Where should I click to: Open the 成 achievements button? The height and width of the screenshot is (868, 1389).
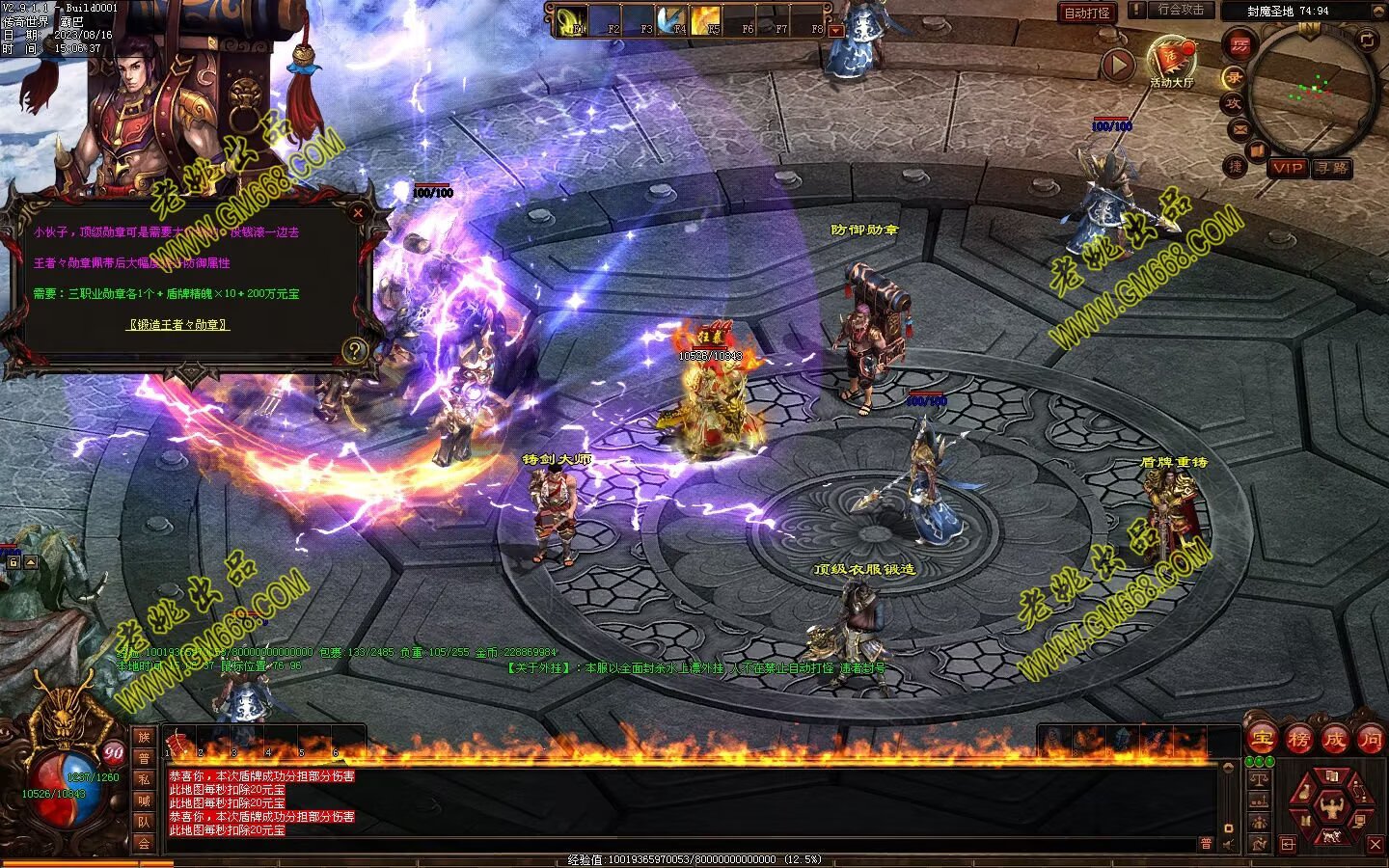[x=1334, y=740]
